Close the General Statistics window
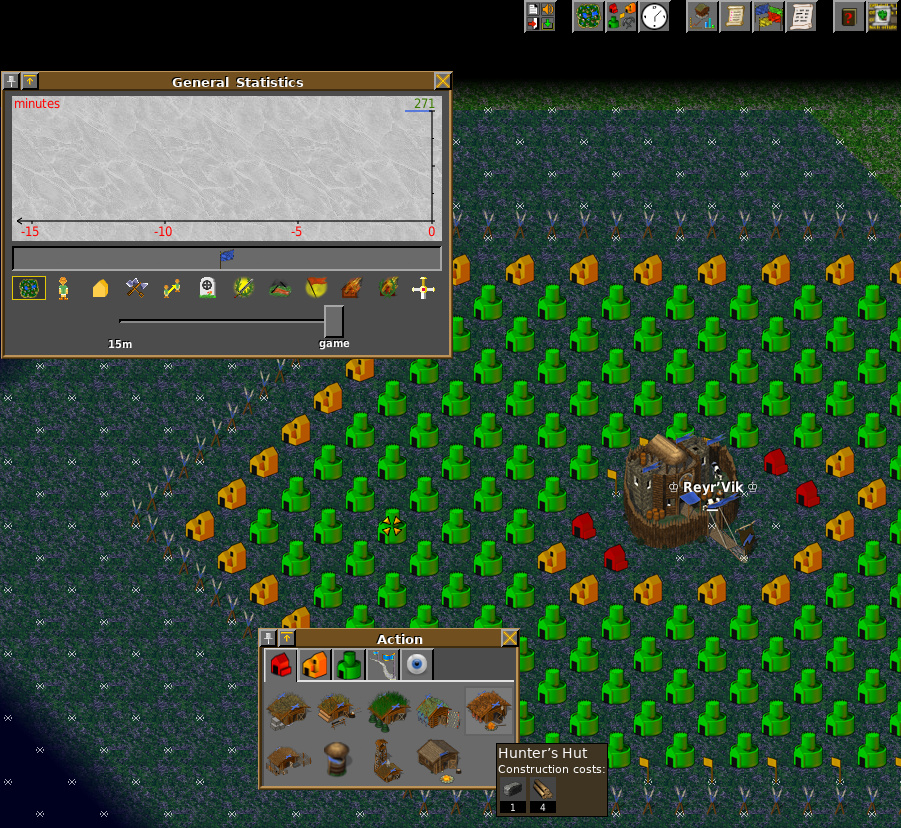Image resolution: width=901 pixels, height=828 pixels. 442,82
